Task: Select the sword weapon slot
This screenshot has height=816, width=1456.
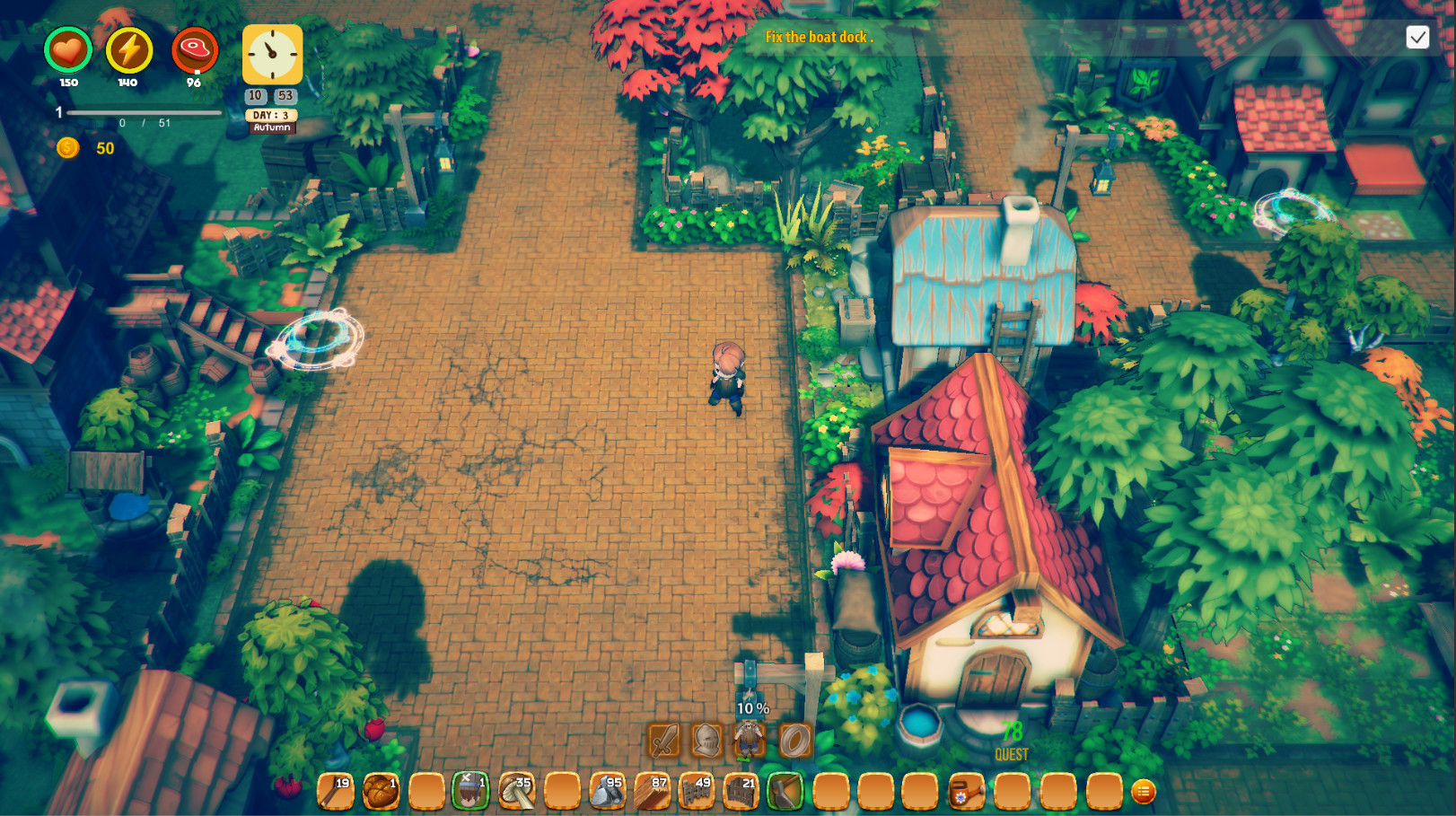Action: click(664, 741)
